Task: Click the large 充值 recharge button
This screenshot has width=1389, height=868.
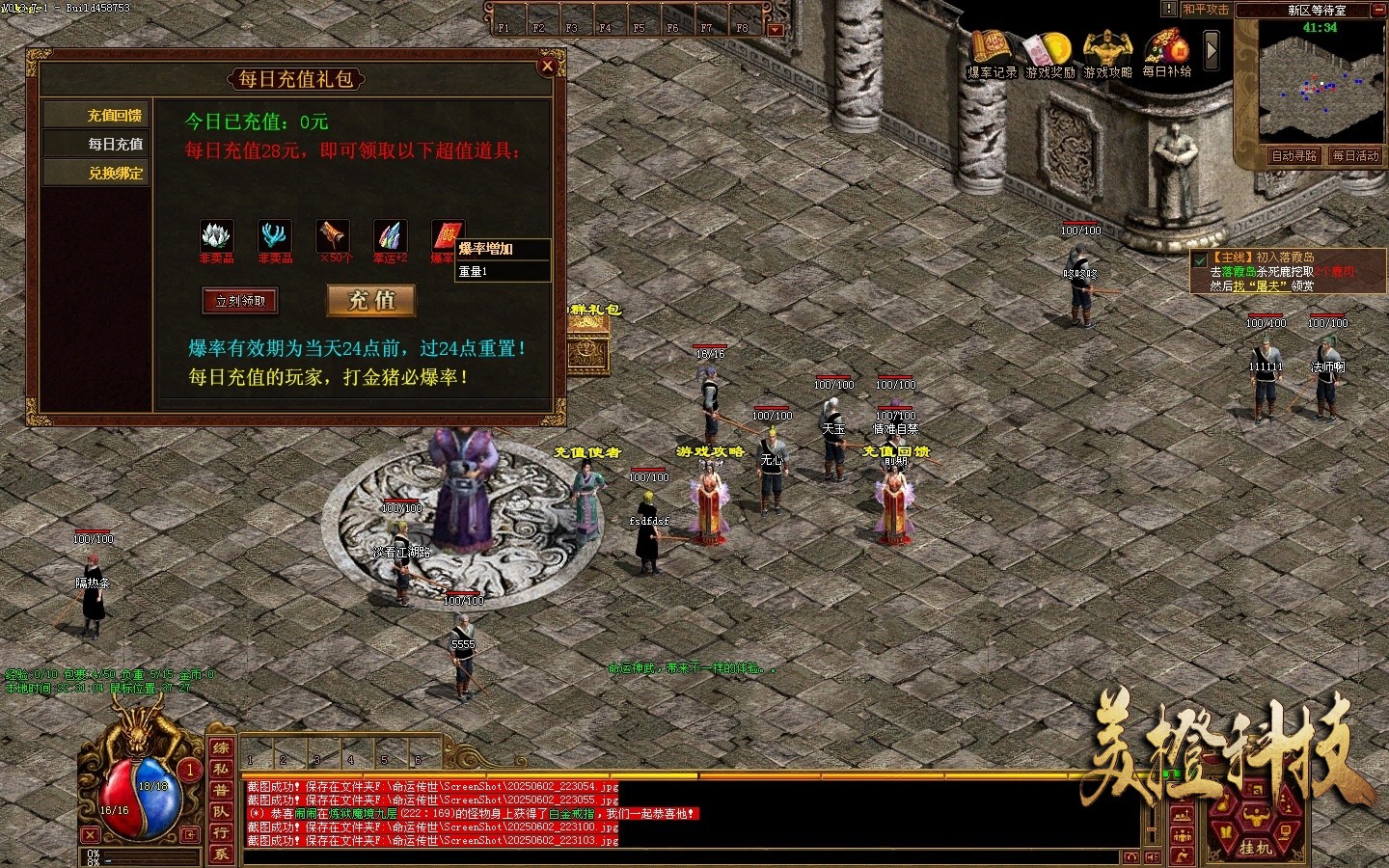Action: point(372,301)
